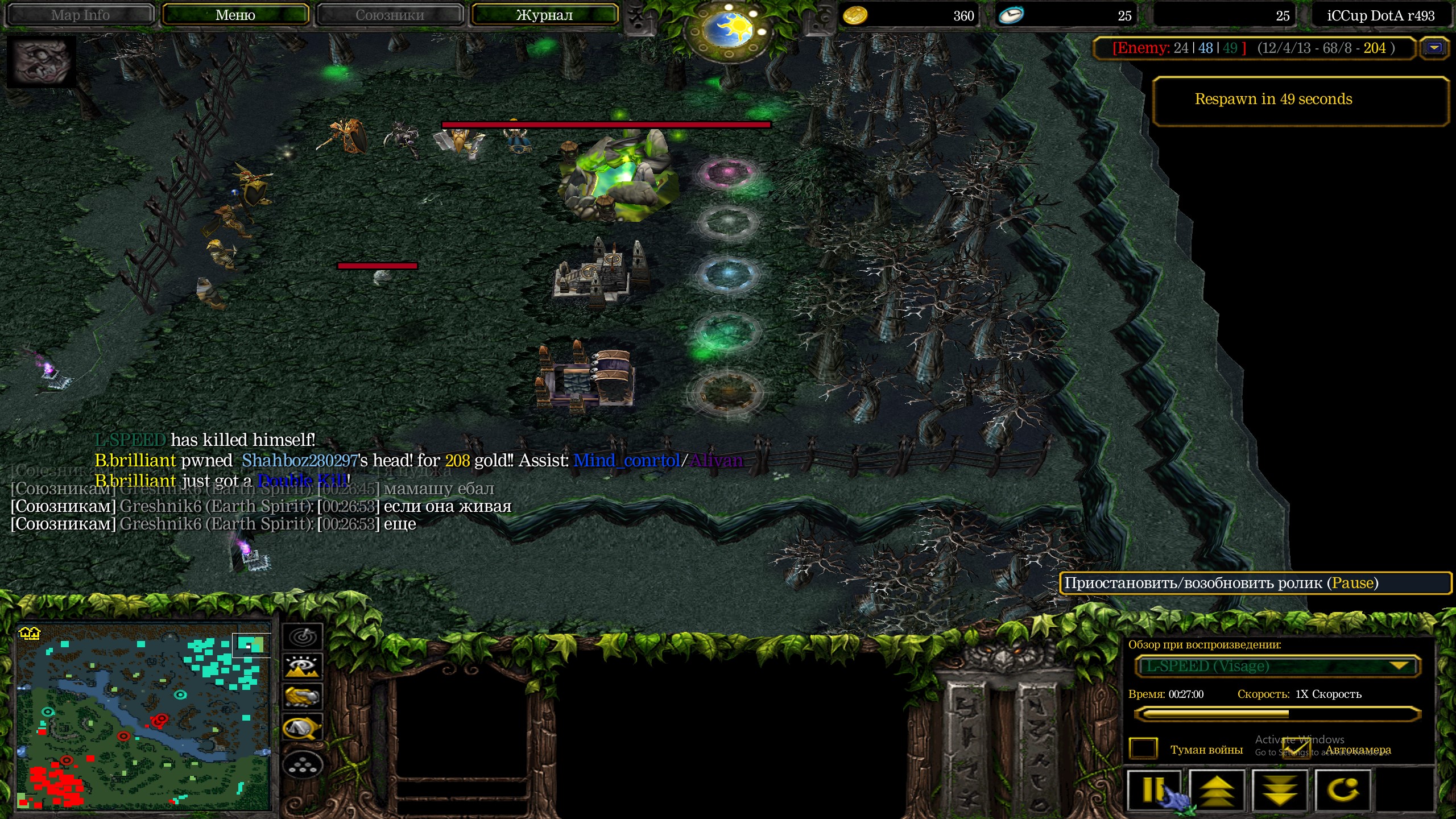Click the Map Info button
This screenshot has width=1456, height=819.
tap(80, 15)
